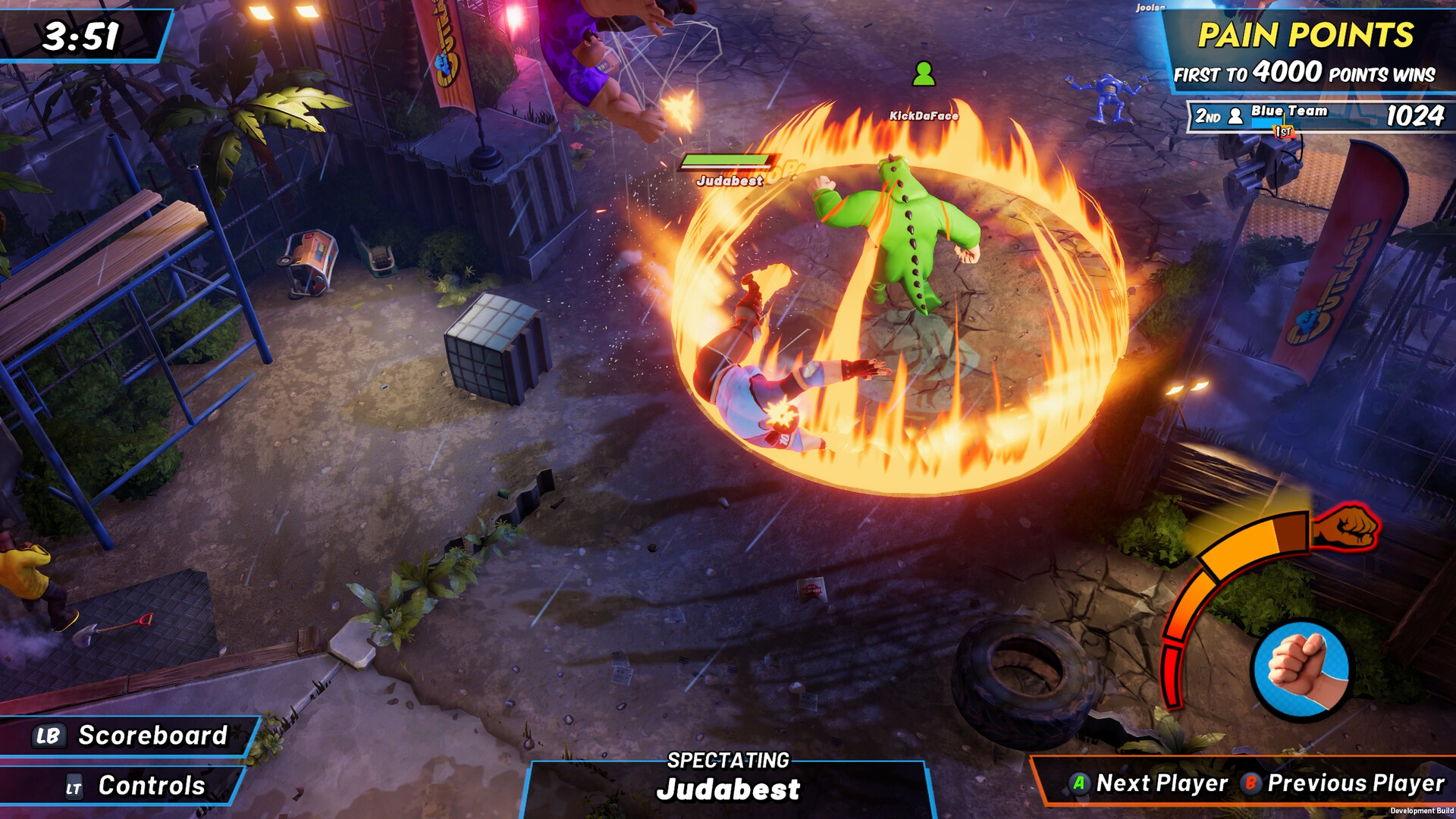This screenshot has height=819, width=1456.
Task: Select the Blue Team score row
Action: 1318,116
